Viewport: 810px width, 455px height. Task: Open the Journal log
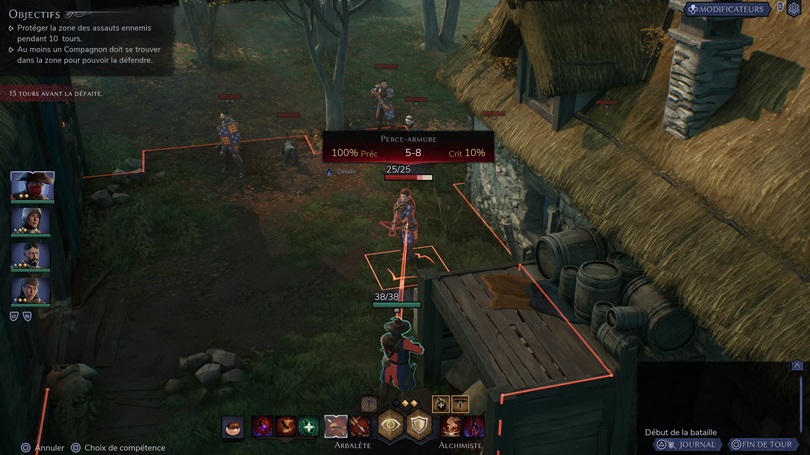(689, 444)
